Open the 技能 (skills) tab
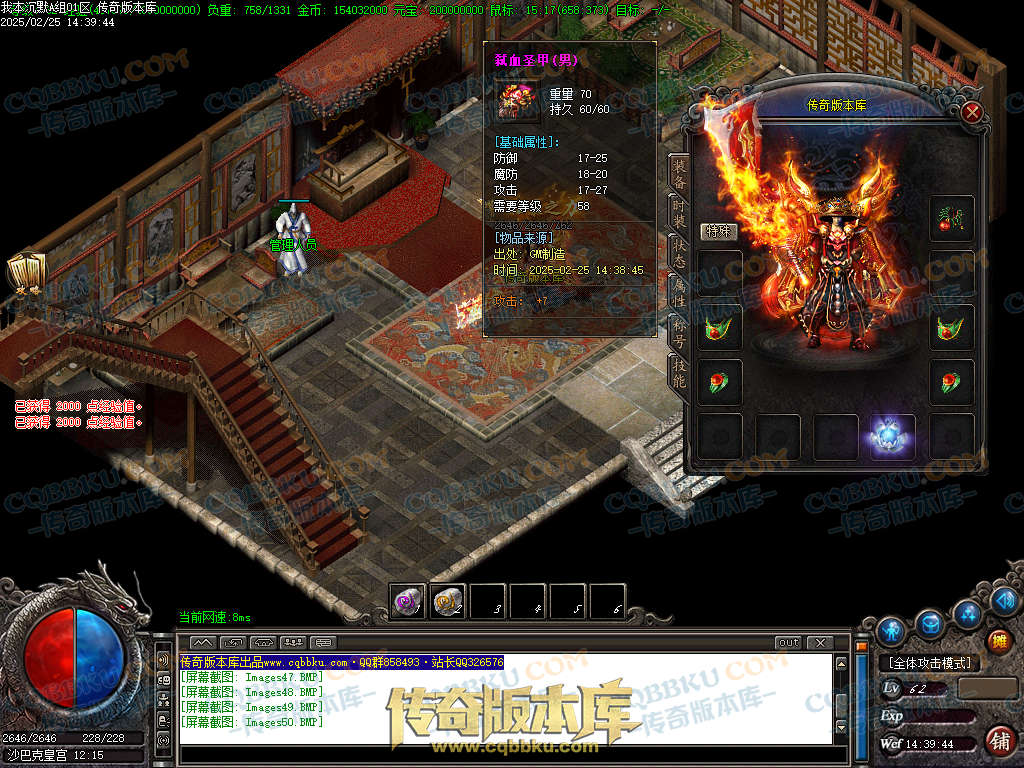Screen dimensions: 1024x768 (679, 372)
